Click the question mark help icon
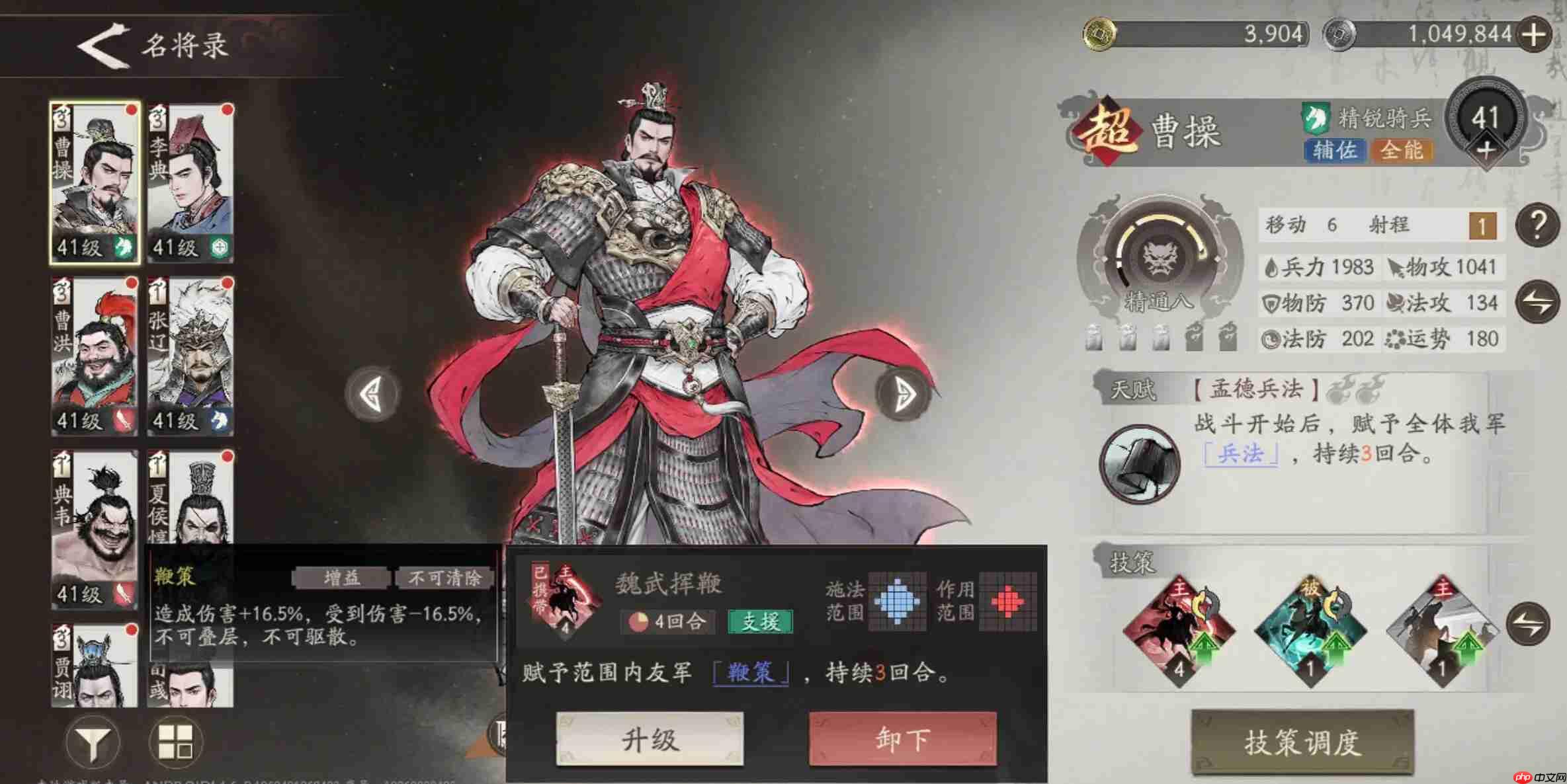 [1536, 223]
